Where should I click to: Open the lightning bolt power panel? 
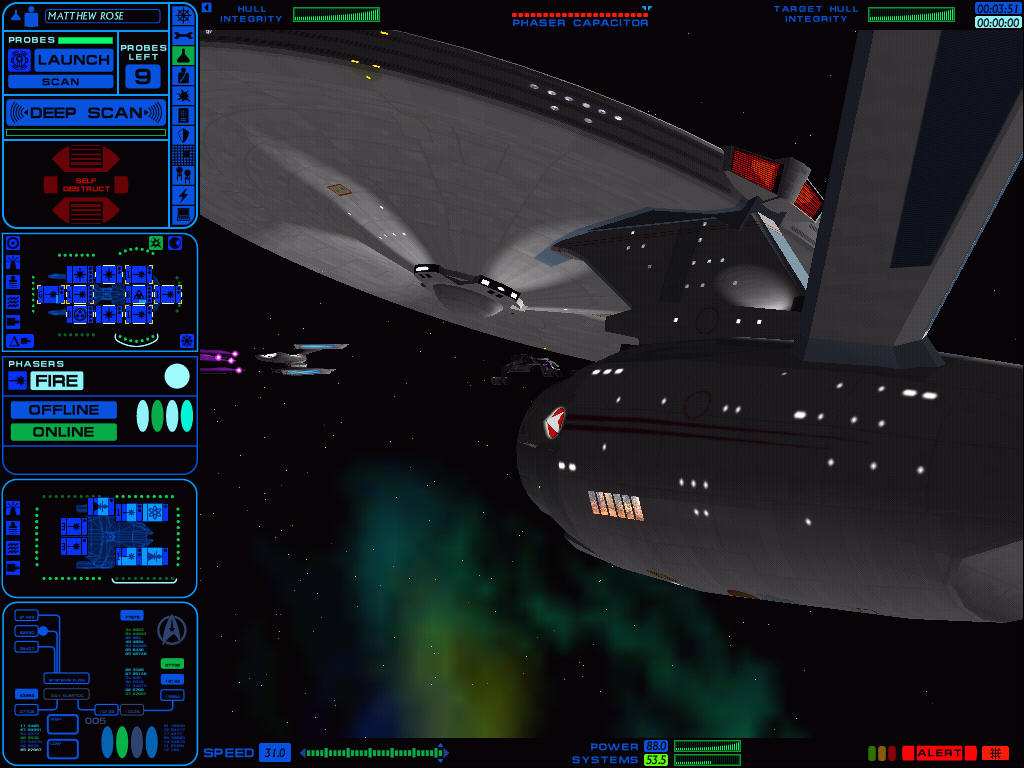click(x=183, y=195)
